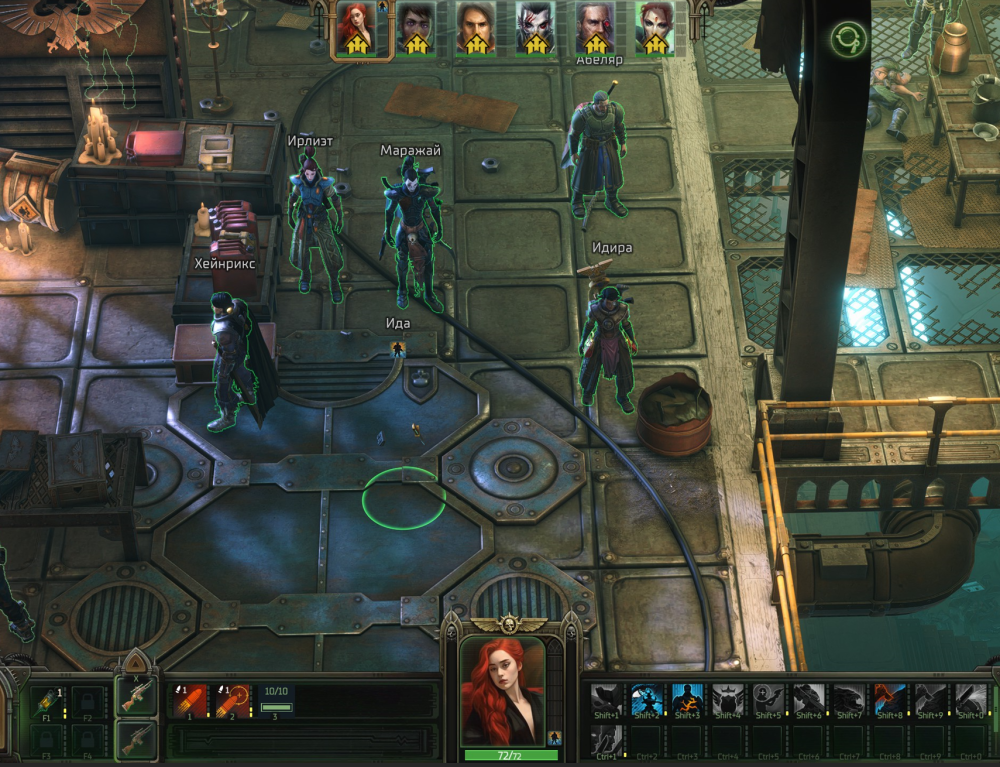Click the 10/10 ammo reload slot
Screen dimensions: 1000x767
pos(276,698)
